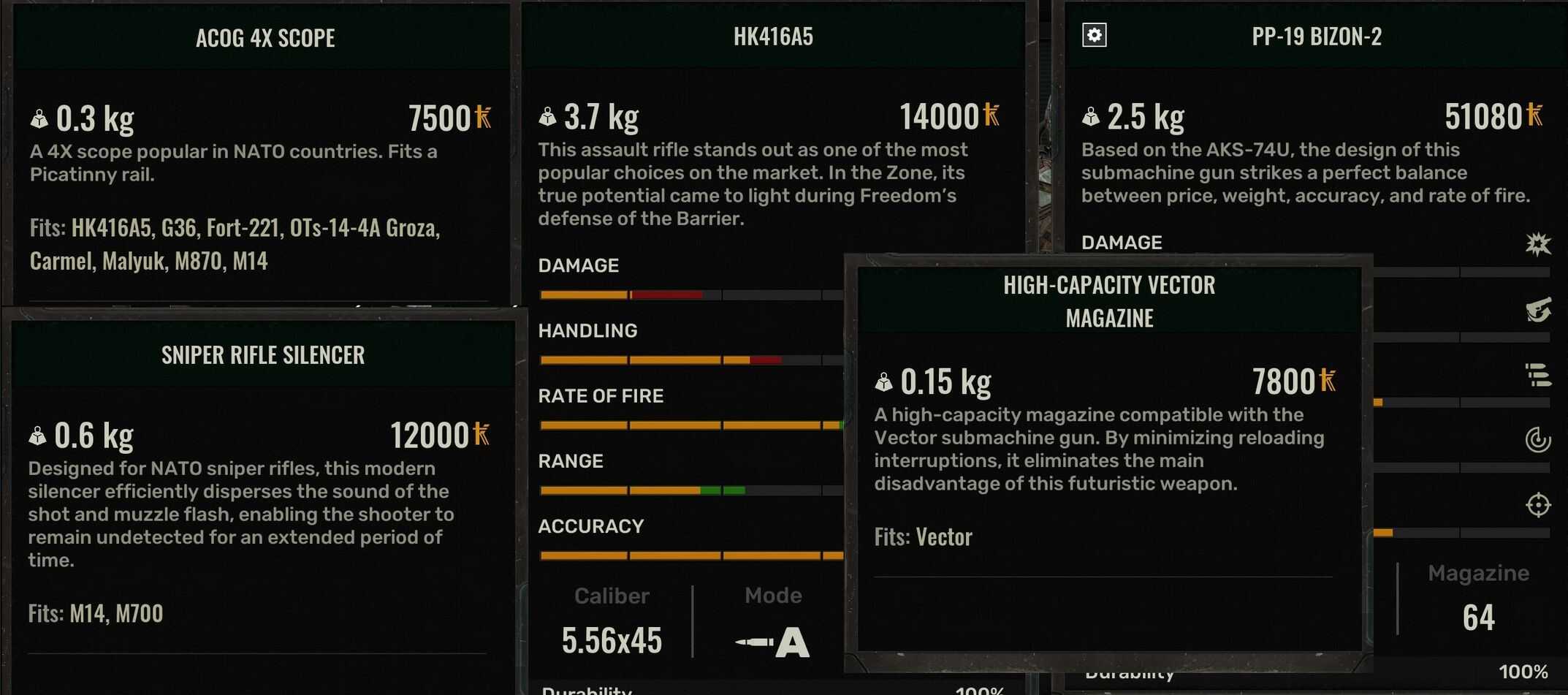This screenshot has width=1568, height=695.
Task: Open gear settings on PP-19 Bizon-2 panel
Action: coord(1094,34)
